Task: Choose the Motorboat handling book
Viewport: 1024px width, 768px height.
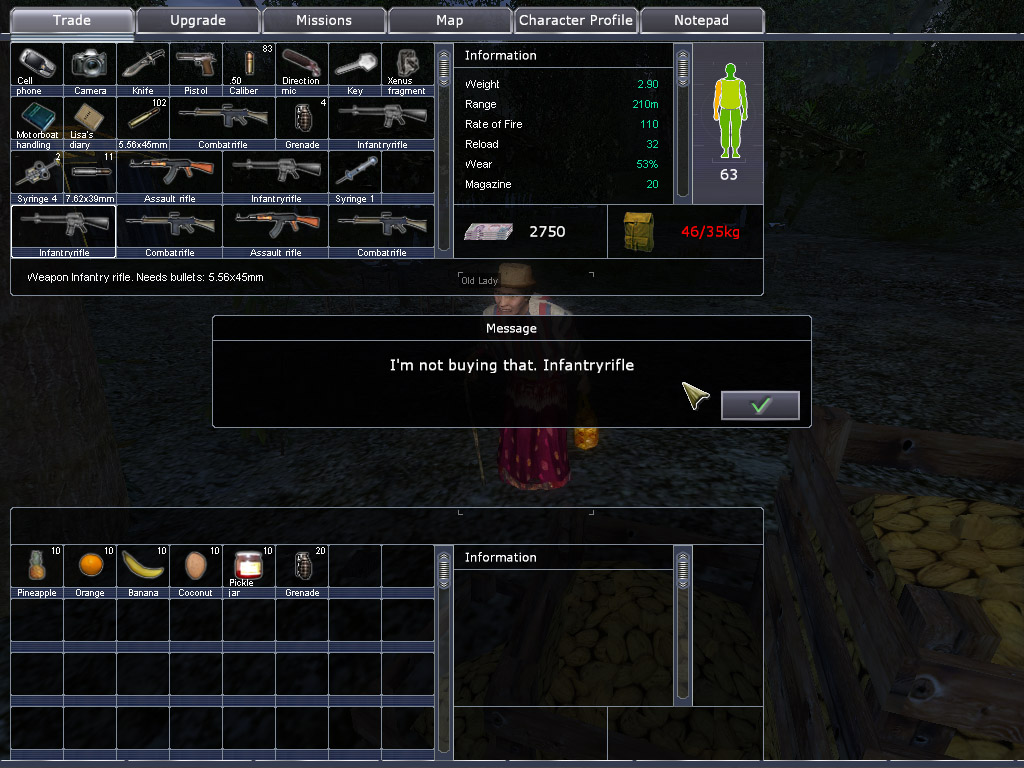Action: click(x=37, y=121)
